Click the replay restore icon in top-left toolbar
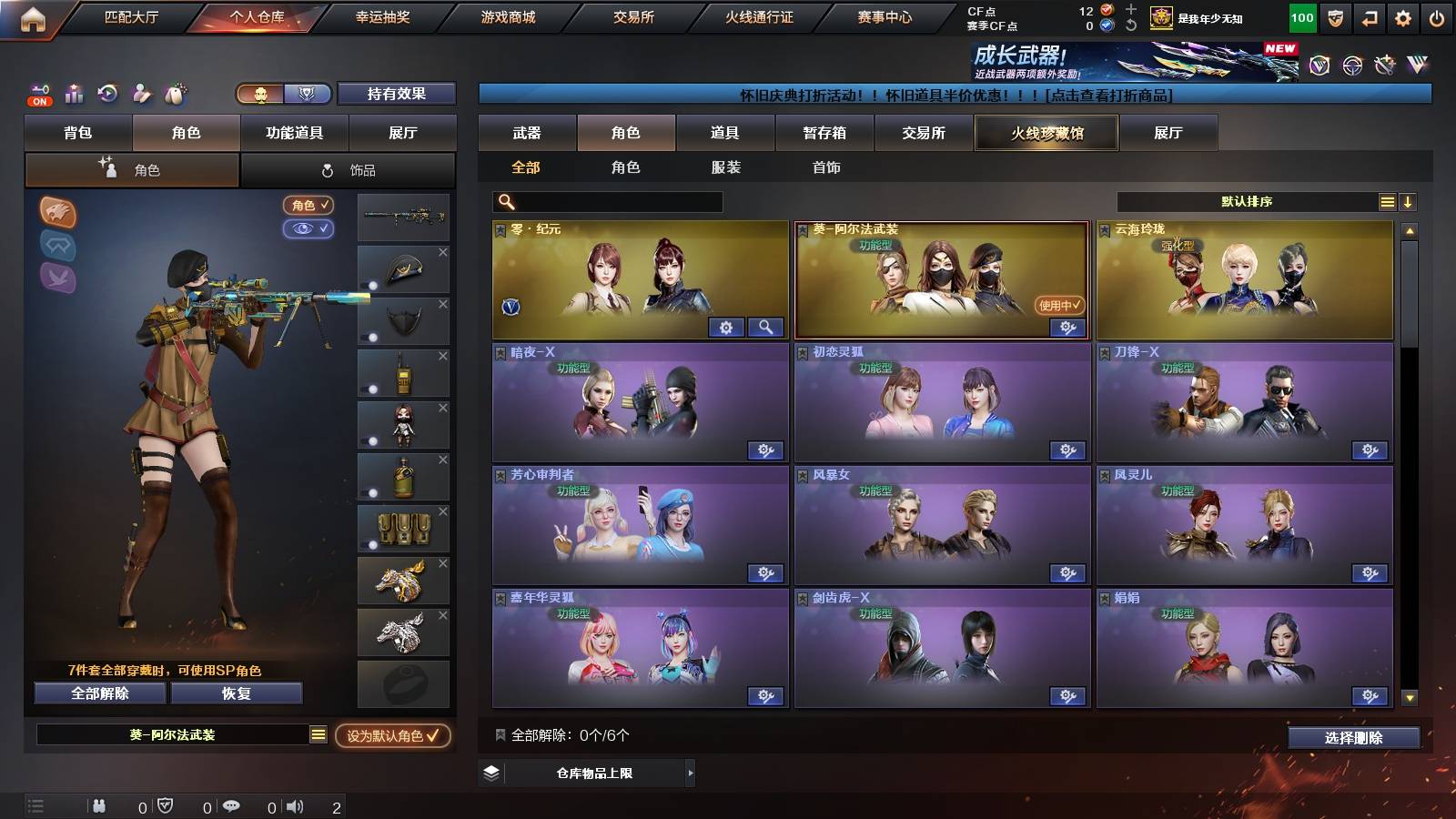The height and width of the screenshot is (819, 1456). coord(107,95)
